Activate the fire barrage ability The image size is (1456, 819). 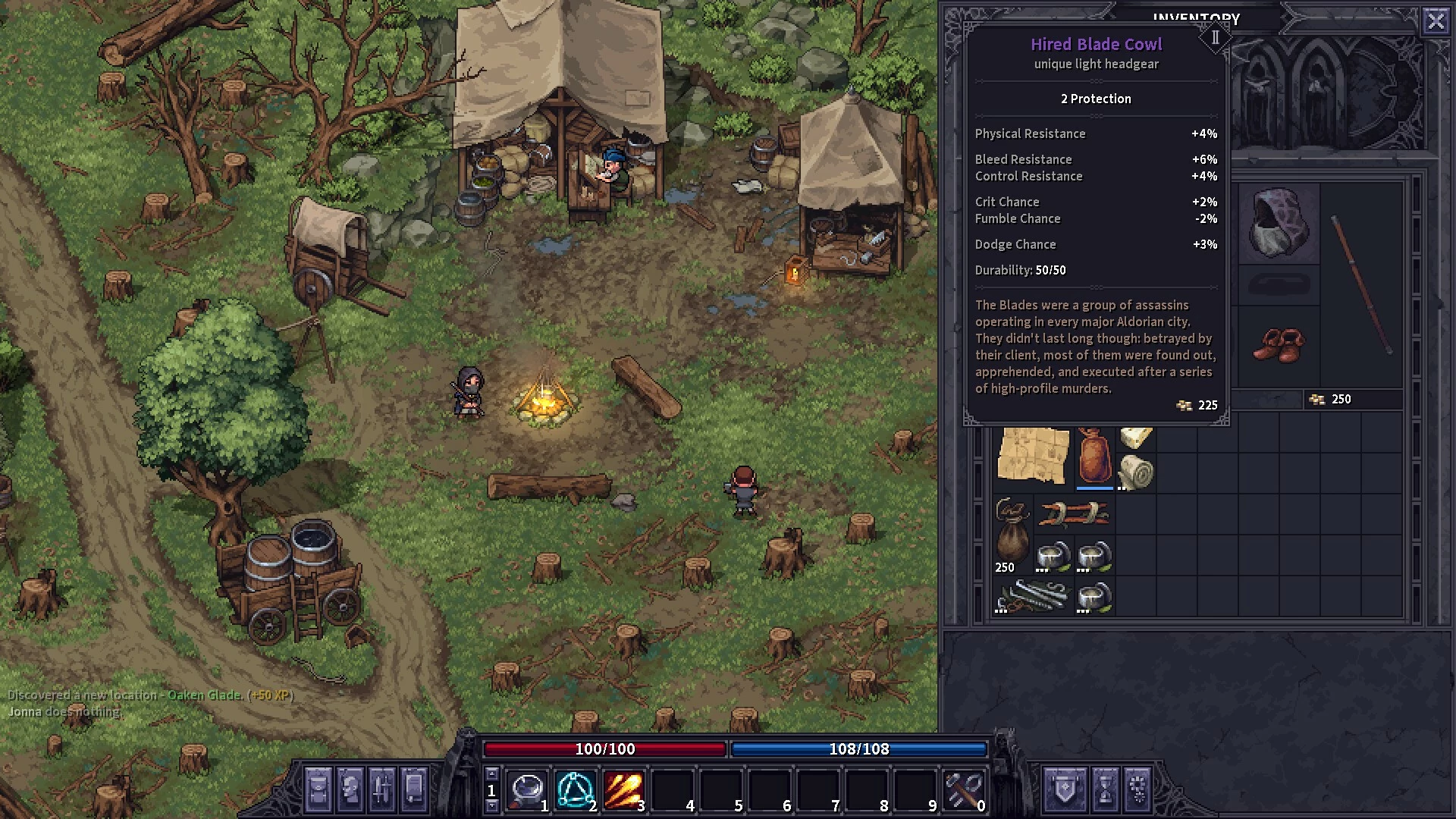(623, 790)
